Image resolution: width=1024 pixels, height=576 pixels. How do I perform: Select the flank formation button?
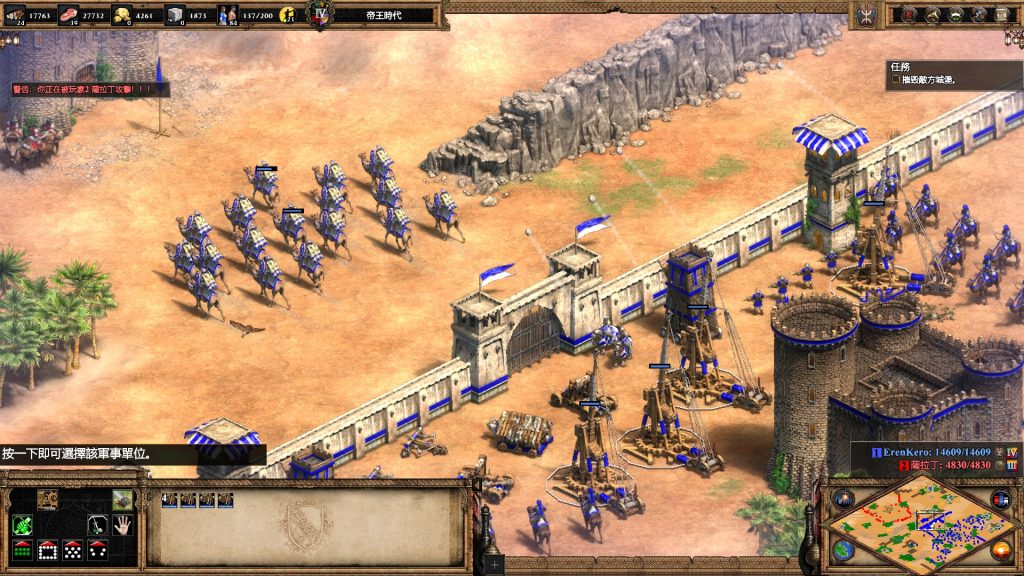(x=98, y=549)
